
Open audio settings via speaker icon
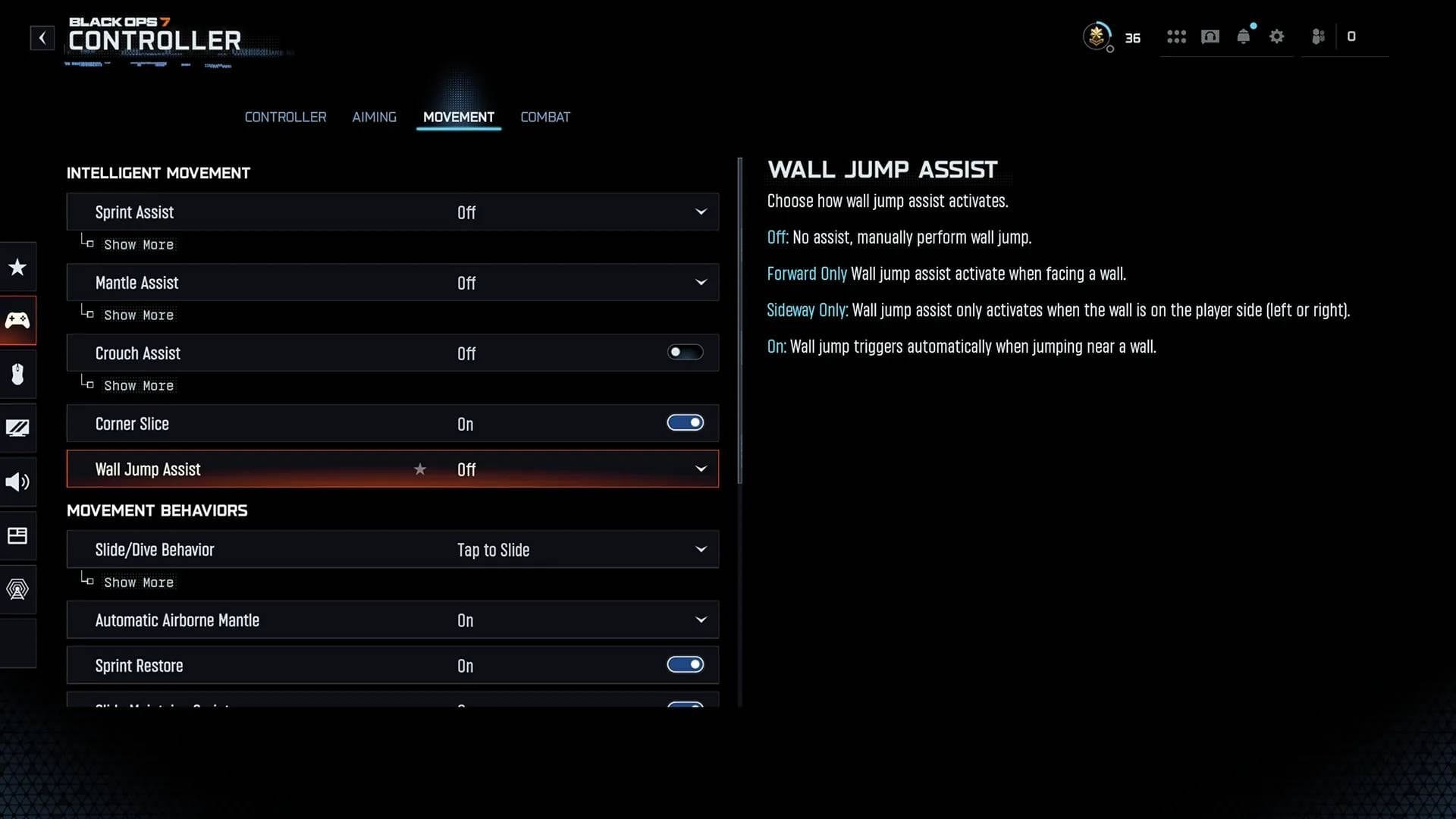point(17,482)
